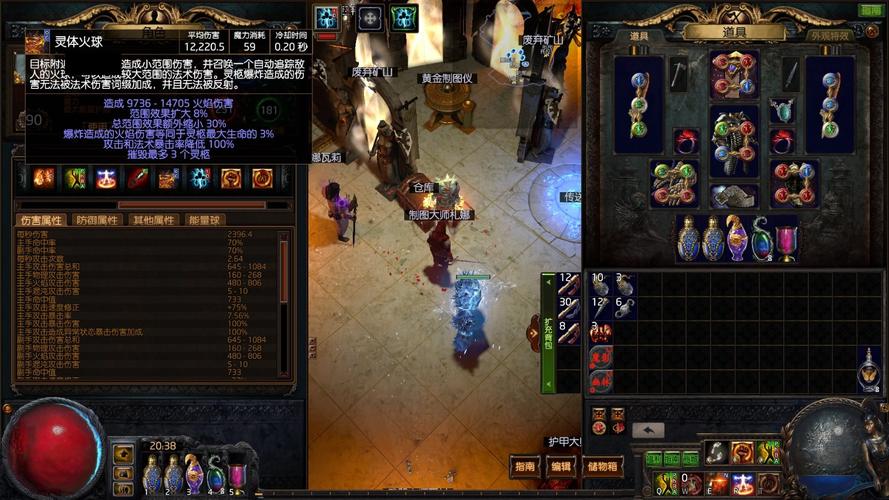
Task: Select the equipped helmet slot
Action: point(734,75)
